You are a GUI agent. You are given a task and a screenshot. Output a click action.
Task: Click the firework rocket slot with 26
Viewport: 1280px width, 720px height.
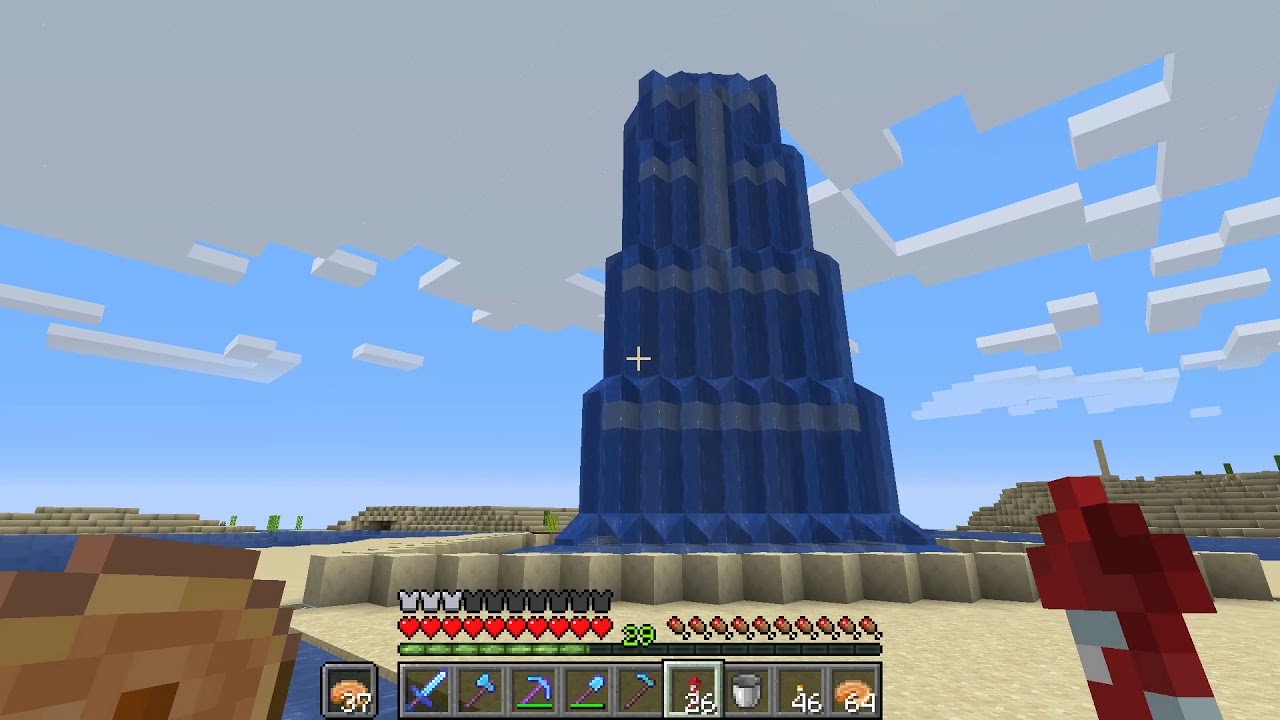694,691
